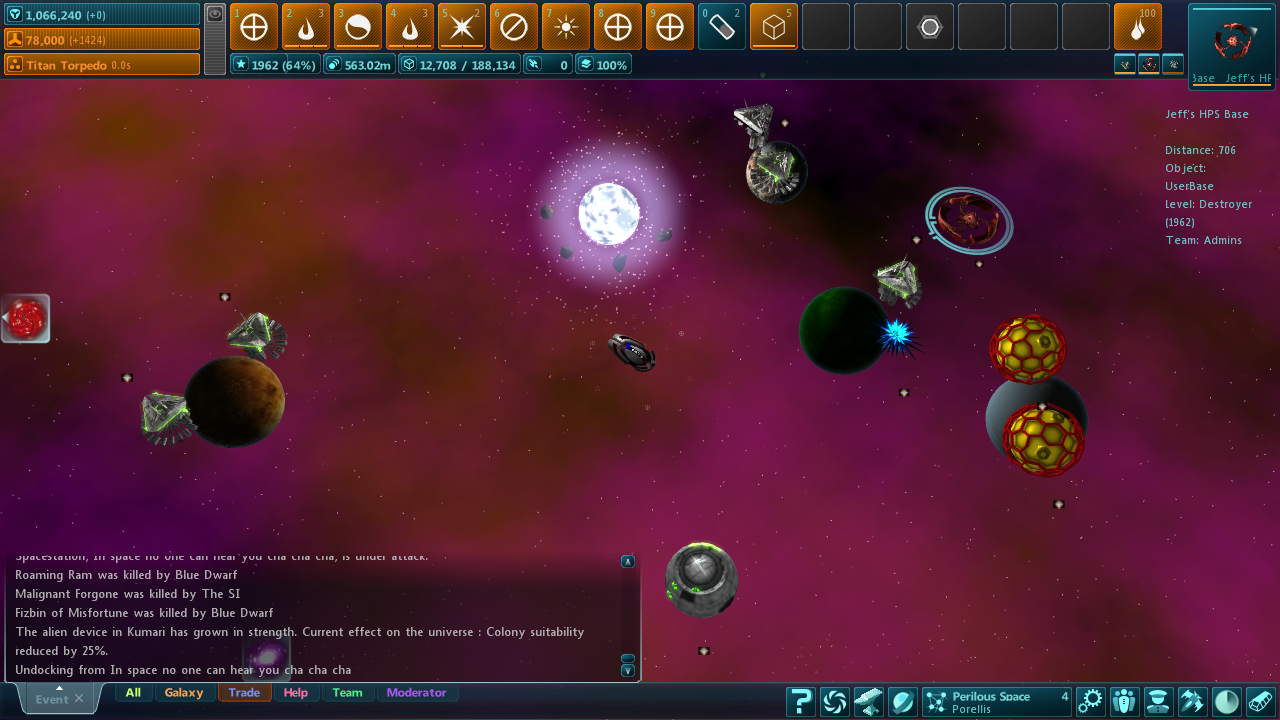Select the crossed-circle weapon in slot 6
This screenshot has height=720, width=1280.
(x=514, y=27)
